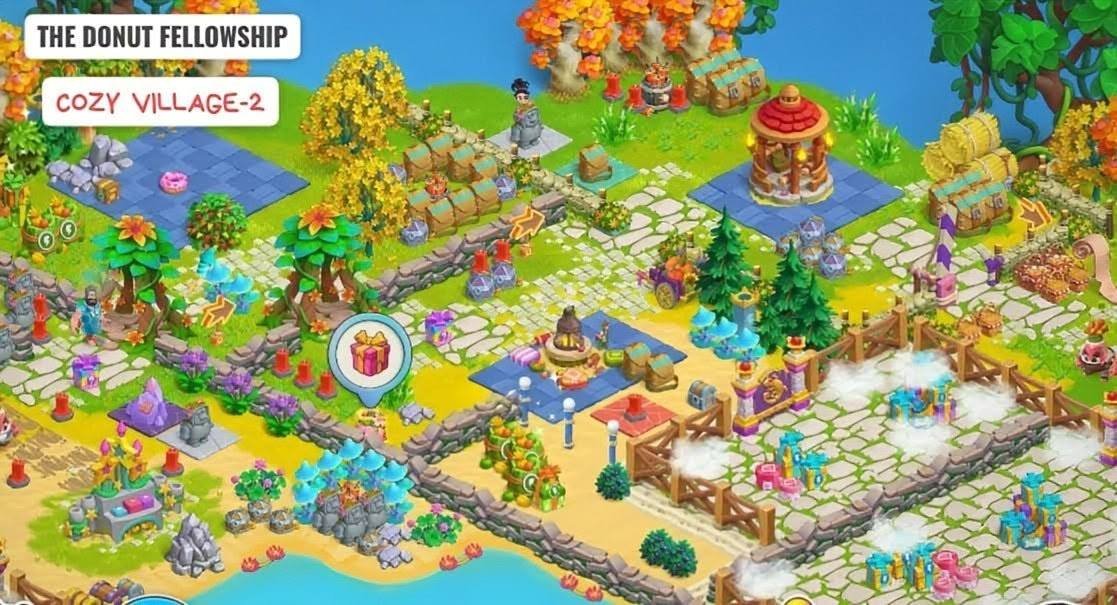1117x605 pixels.
Task: Tap the gift box marker bubble
Action: click(369, 354)
